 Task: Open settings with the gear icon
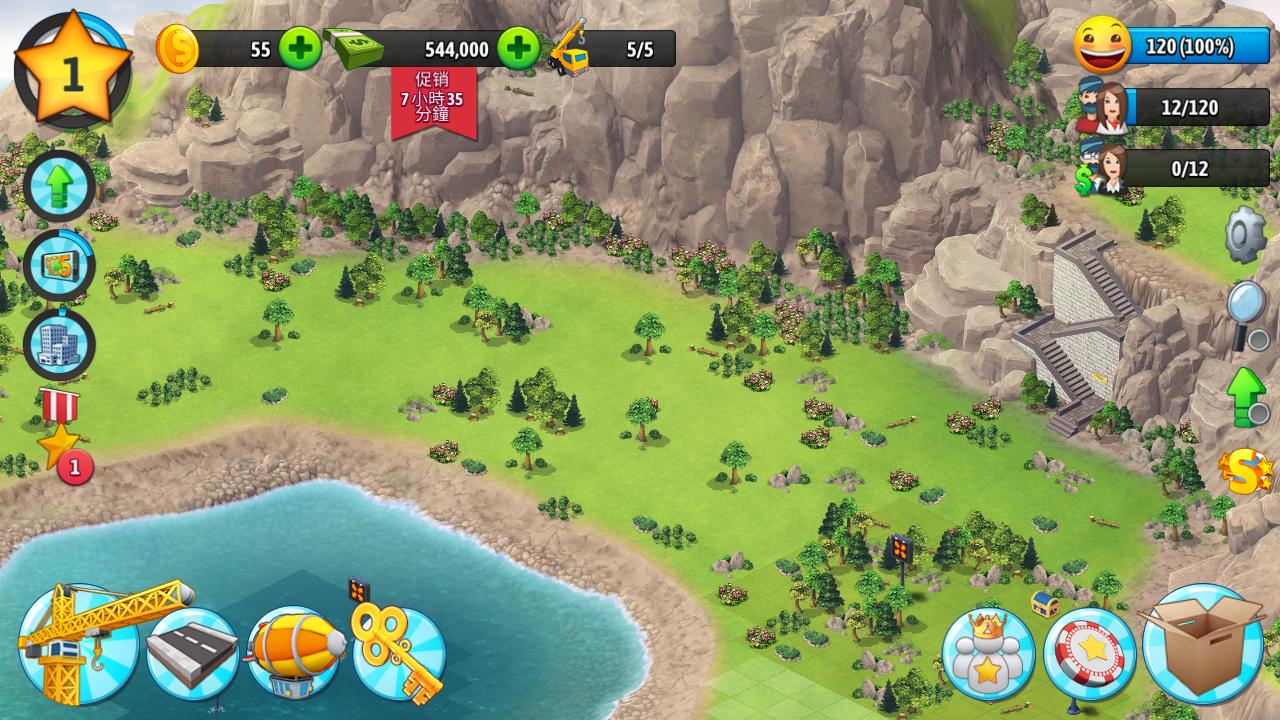click(x=1246, y=235)
